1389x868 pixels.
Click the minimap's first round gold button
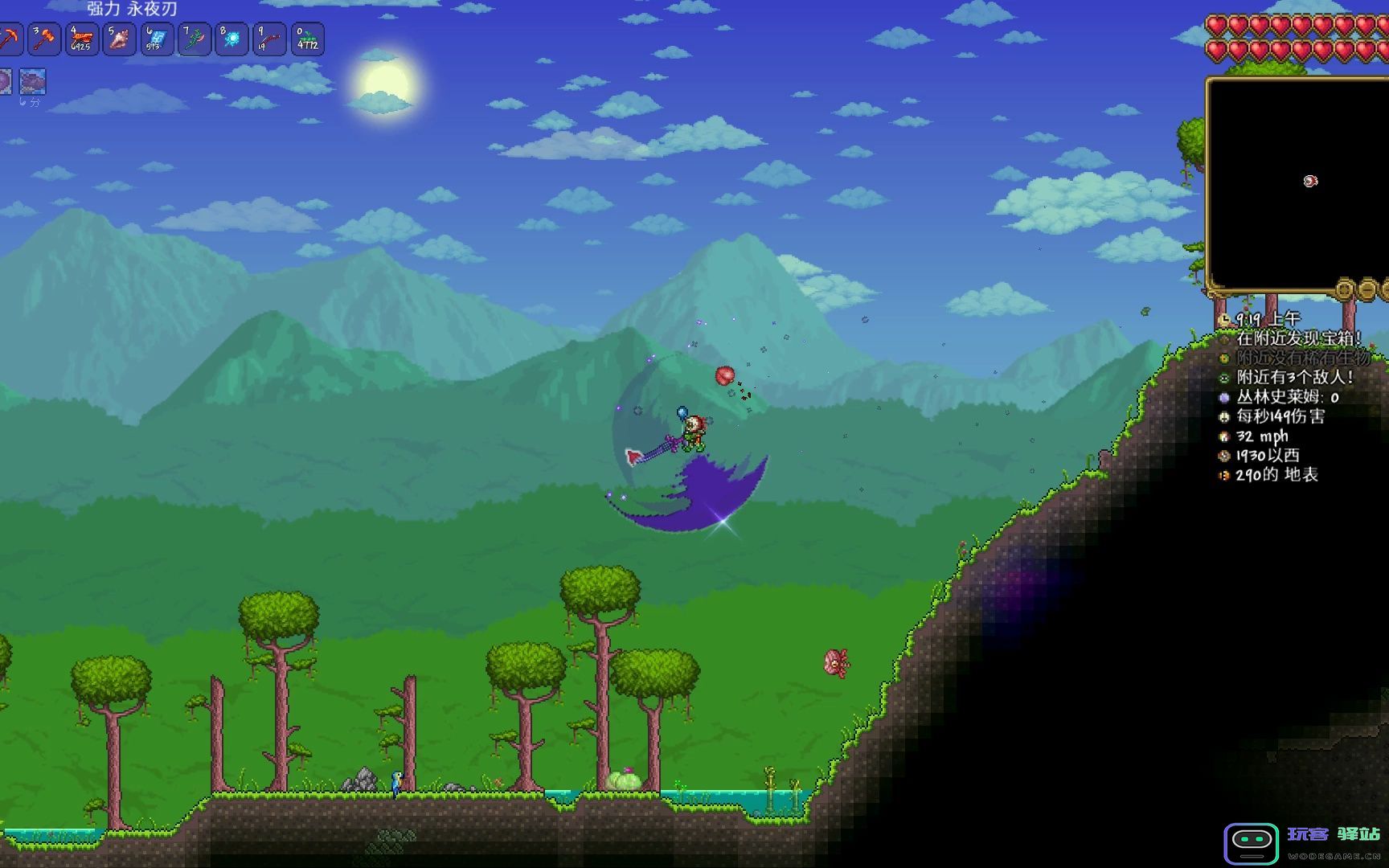pyautogui.click(x=1345, y=288)
